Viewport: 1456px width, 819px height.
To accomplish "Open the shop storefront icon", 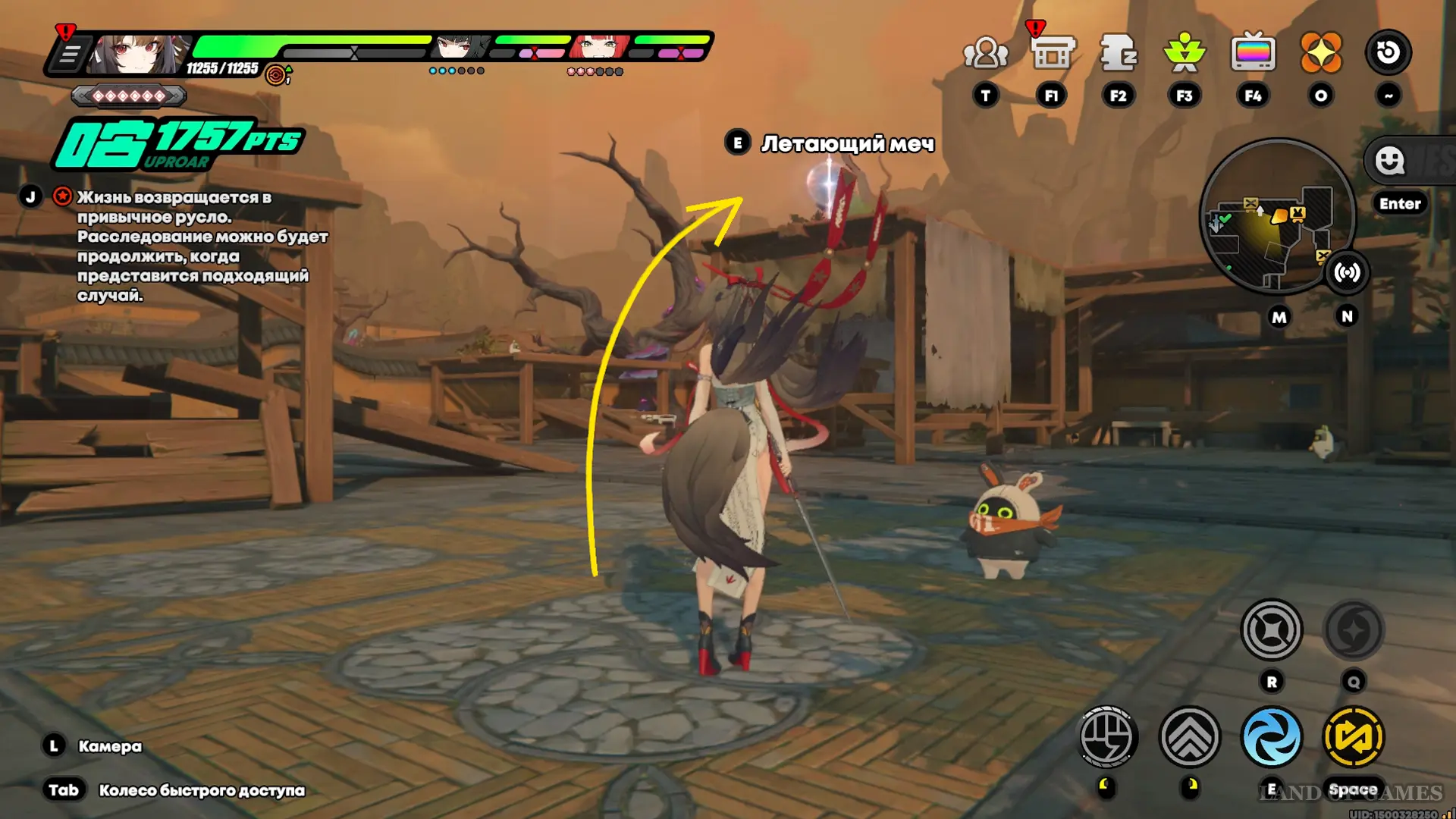I will click(x=1053, y=53).
